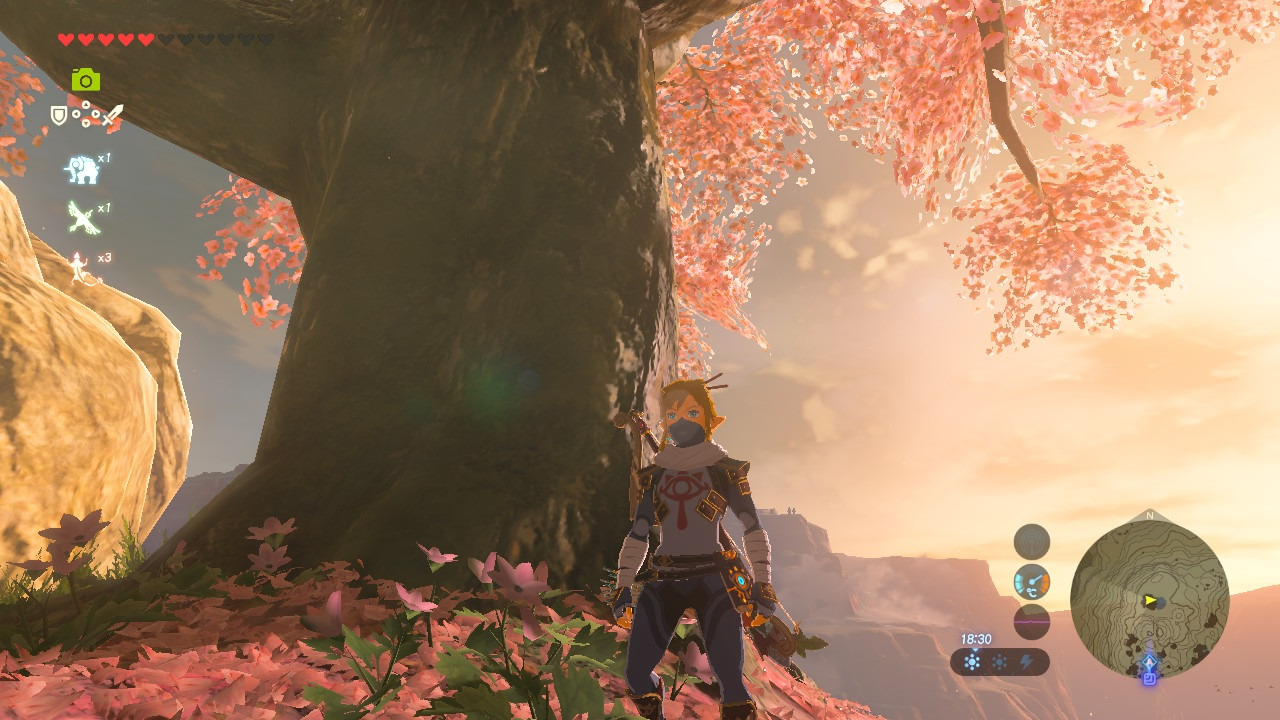Check the temperature gauge dial

1032,582
